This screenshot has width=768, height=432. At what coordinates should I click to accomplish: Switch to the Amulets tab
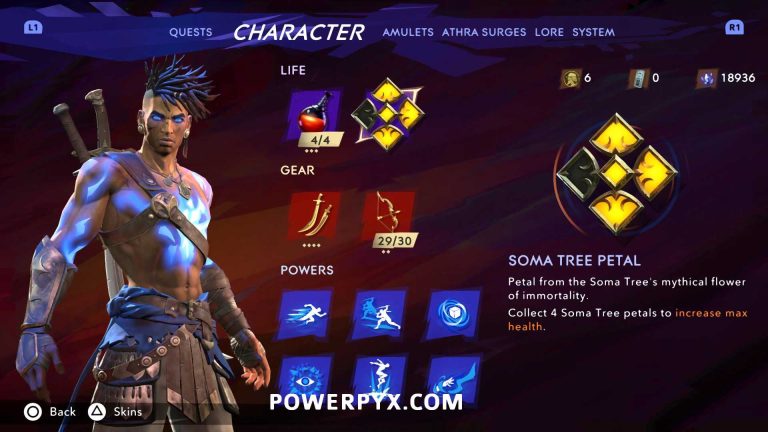pos(408,32)
